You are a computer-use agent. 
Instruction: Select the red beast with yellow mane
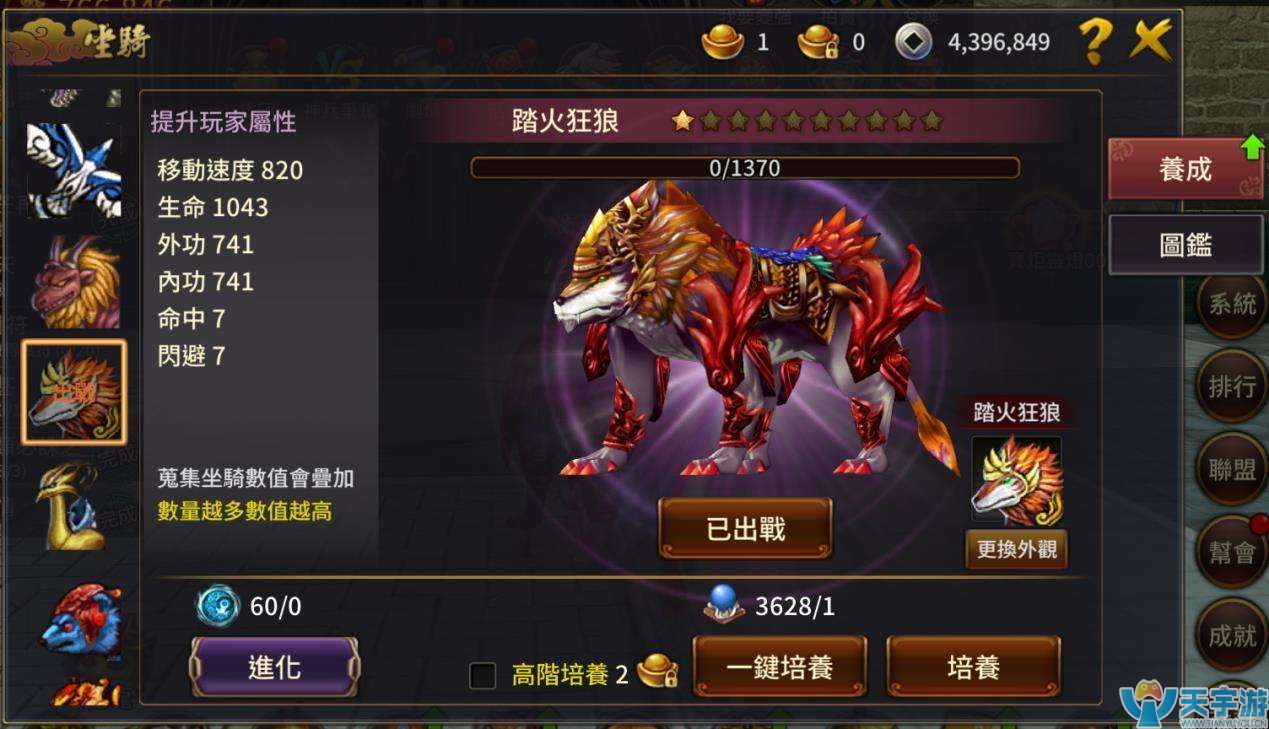(74, 282)
